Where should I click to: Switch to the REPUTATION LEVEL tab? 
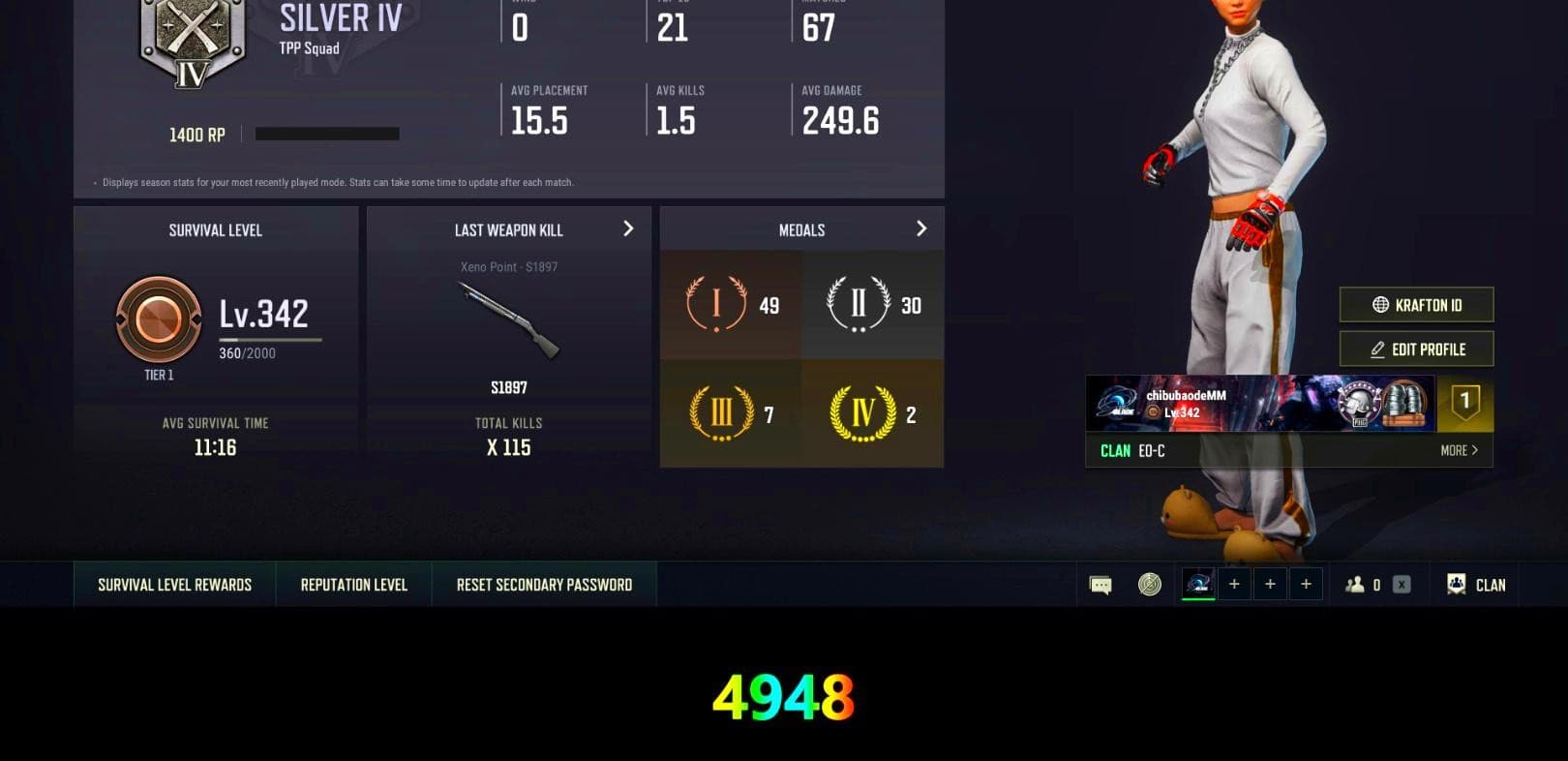click(352, 584)
